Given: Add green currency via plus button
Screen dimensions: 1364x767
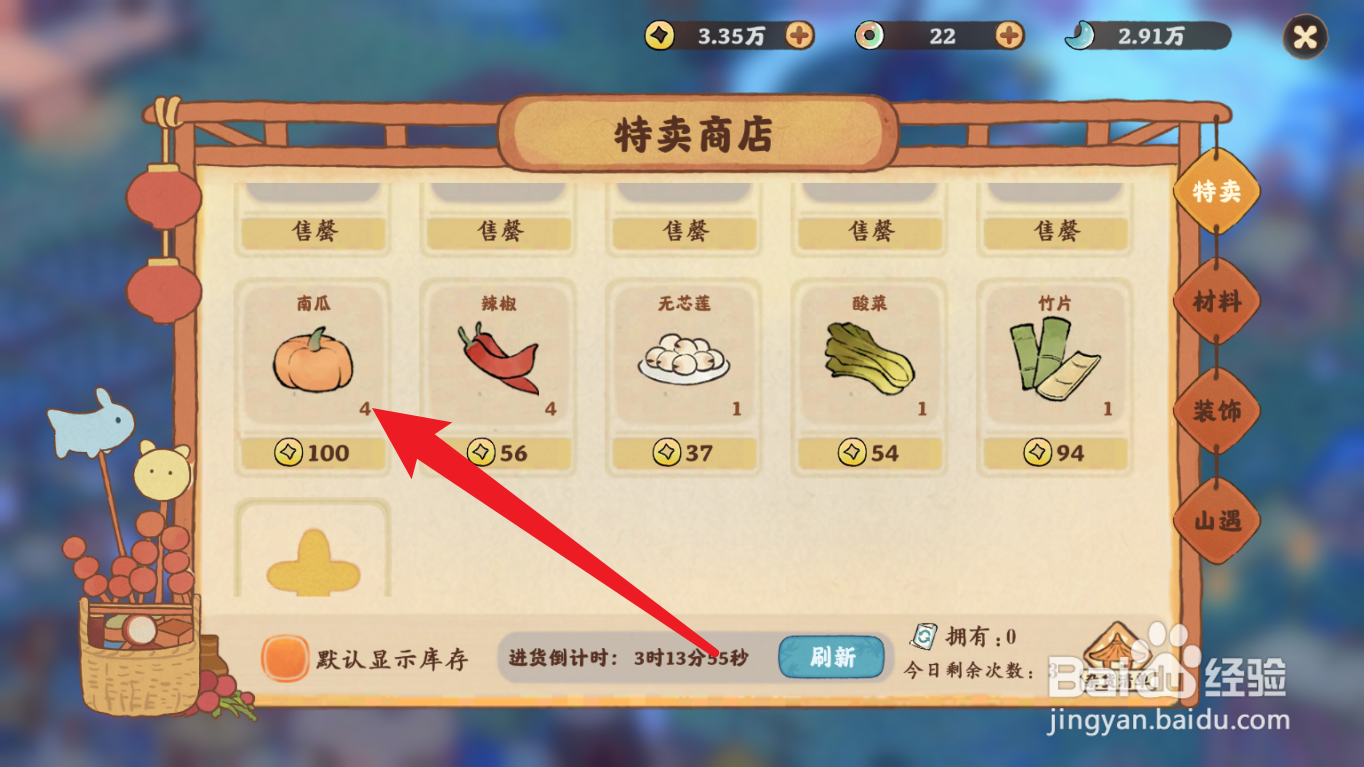Looking at the screenshot, I should tap(1008, 36).
